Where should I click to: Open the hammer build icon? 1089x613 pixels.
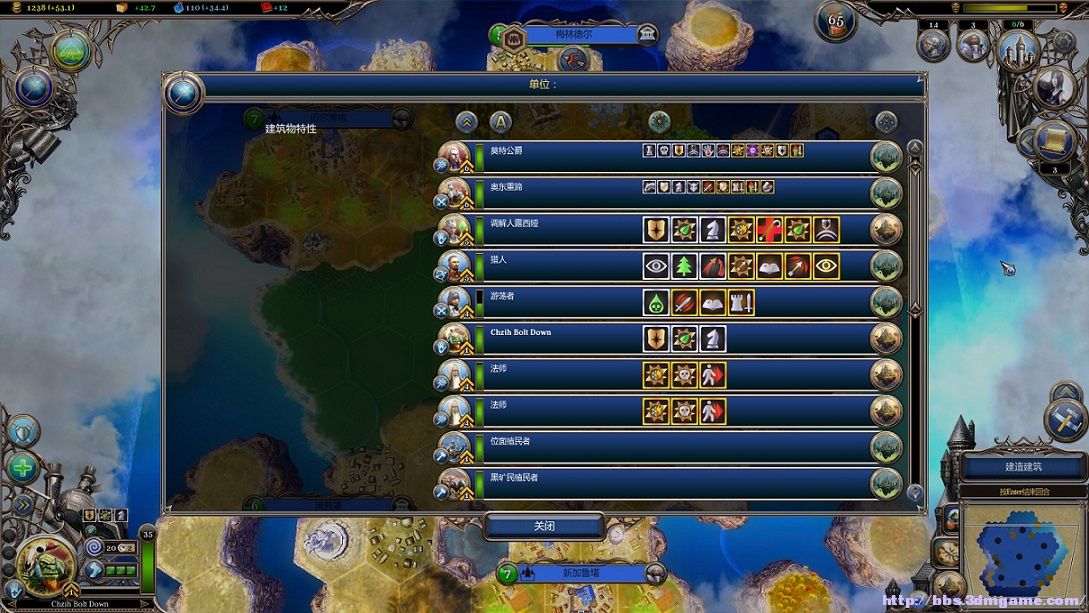tap(1065, 420)
